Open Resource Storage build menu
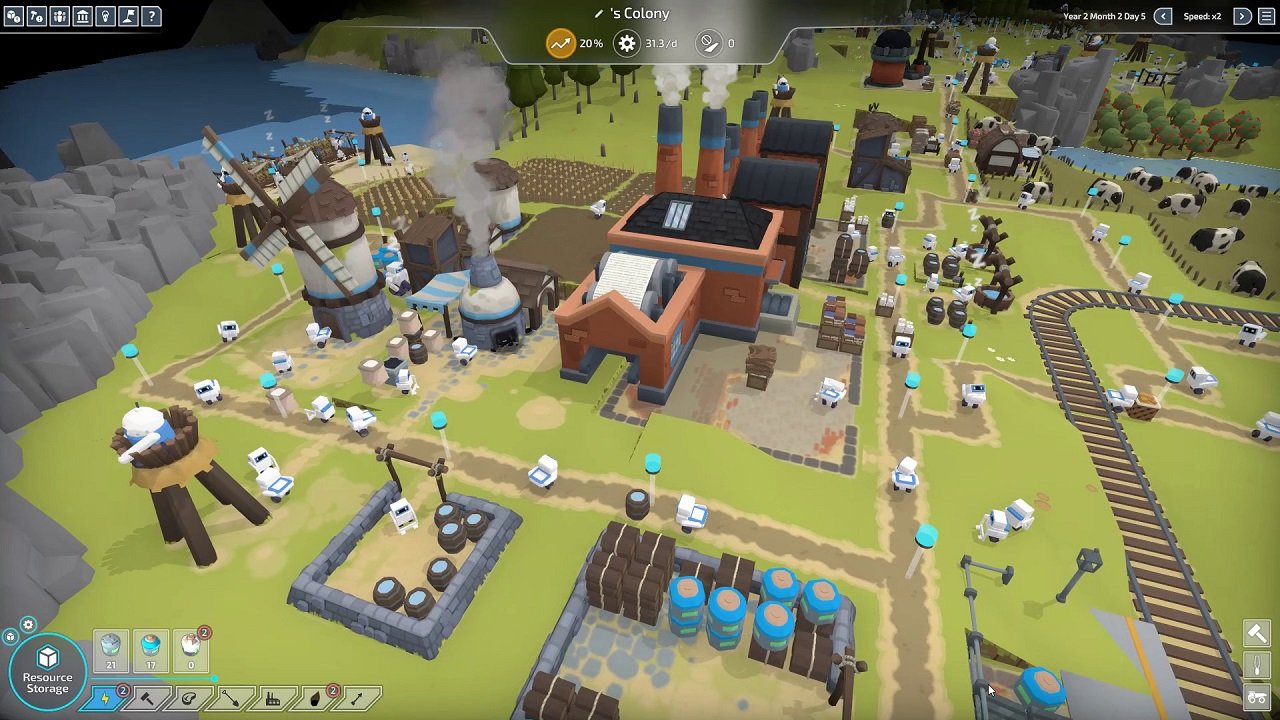The width and height of the screenshot is (1280, 720). click(x=47, y=667)
